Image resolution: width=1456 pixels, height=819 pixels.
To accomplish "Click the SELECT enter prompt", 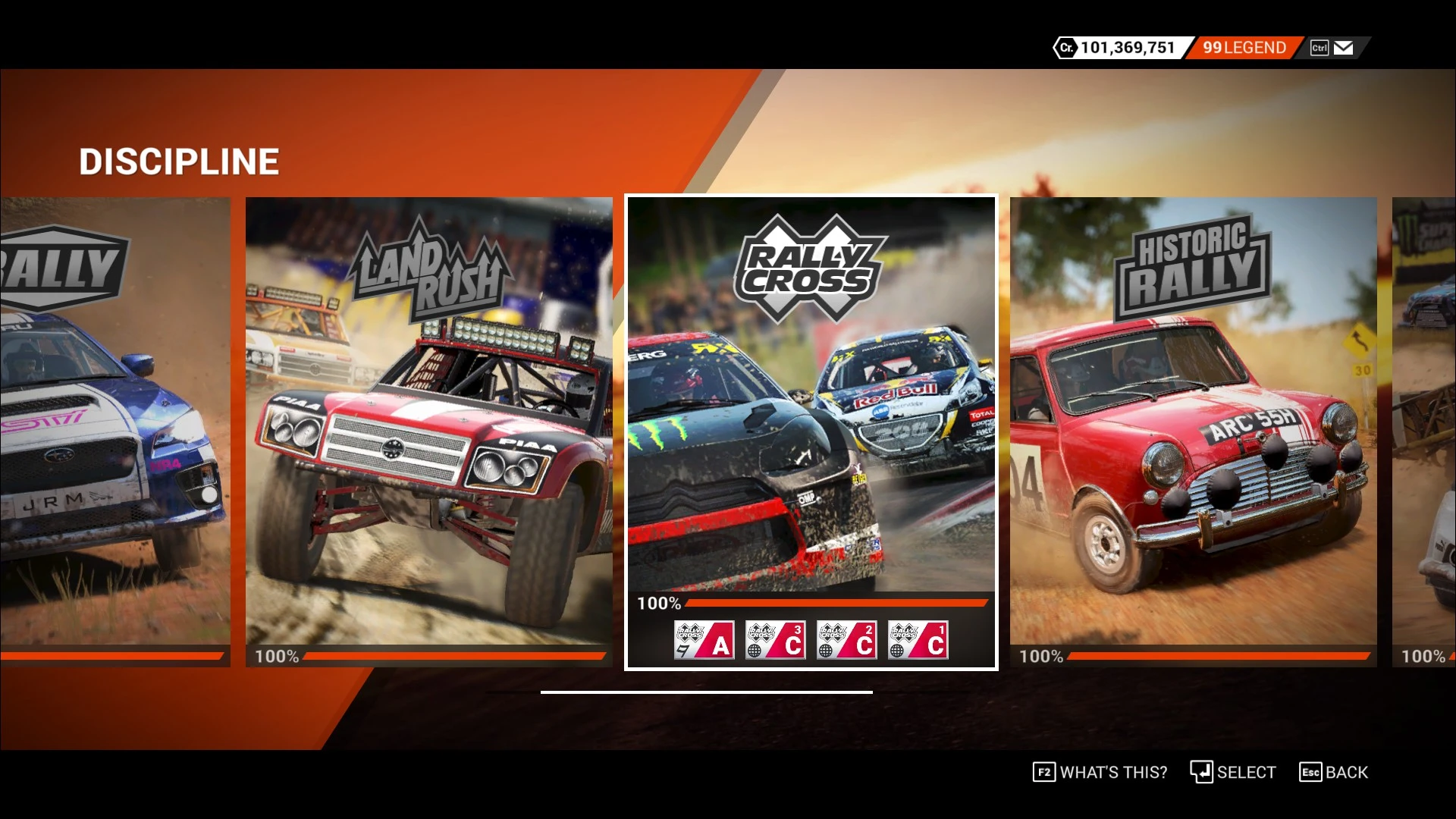I will coord(1232,772).
